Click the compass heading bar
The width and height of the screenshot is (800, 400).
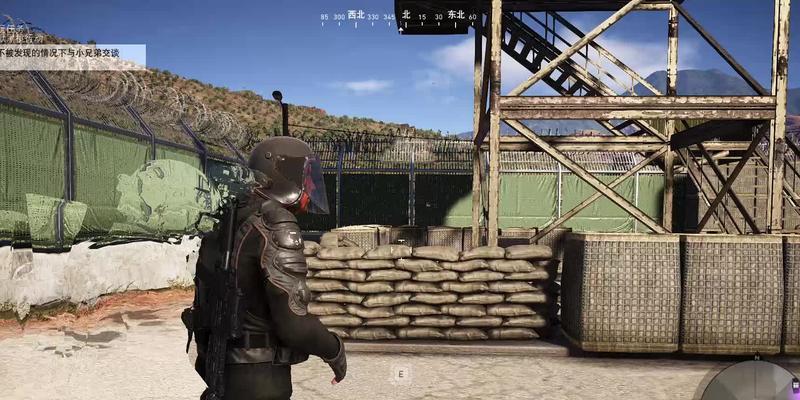click(398, 17)
